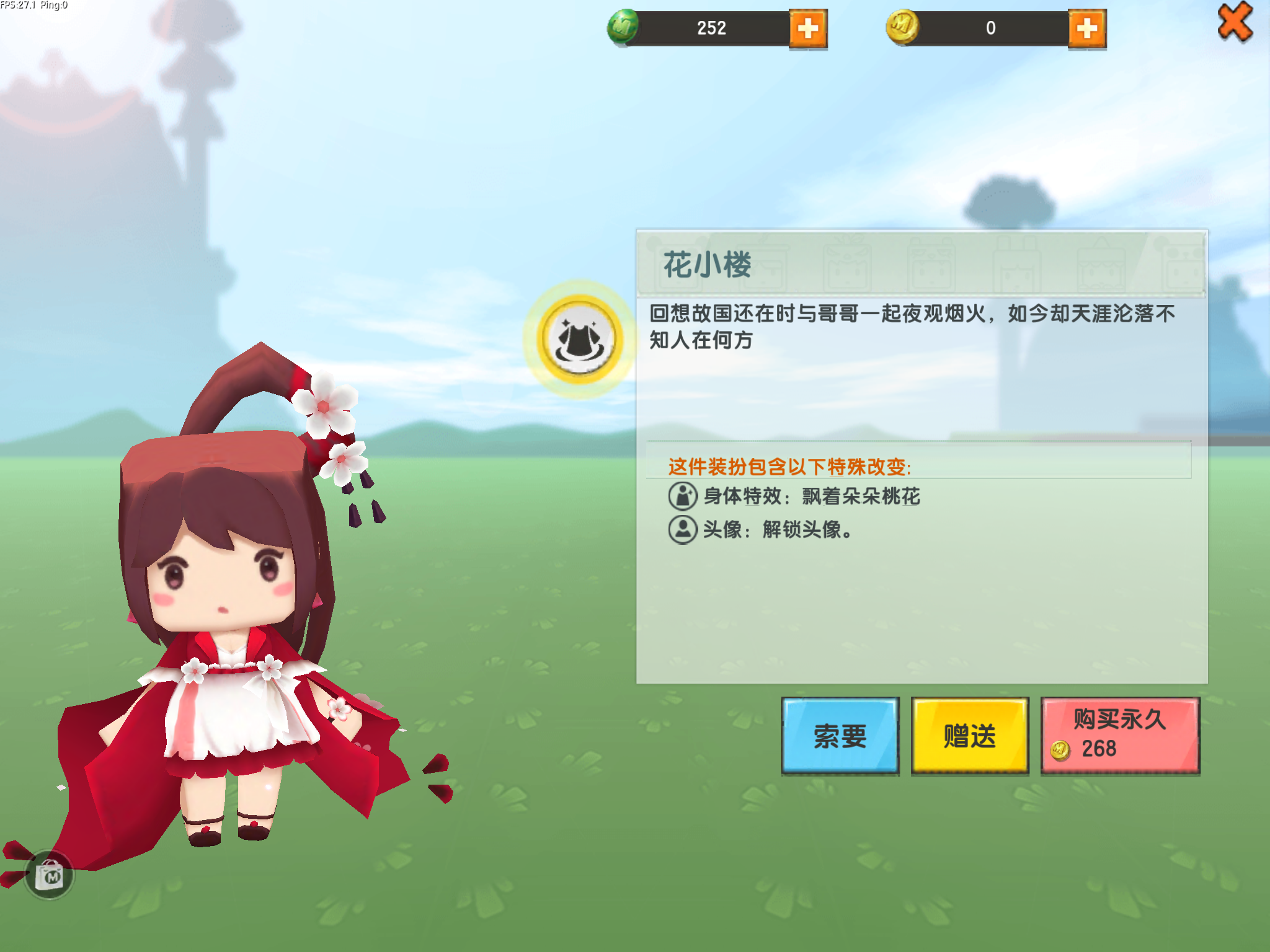Viewport: 1270px width, 952px height.
Task: Click the green gem plus icon to add diamonds
Action: coord(810,28)
